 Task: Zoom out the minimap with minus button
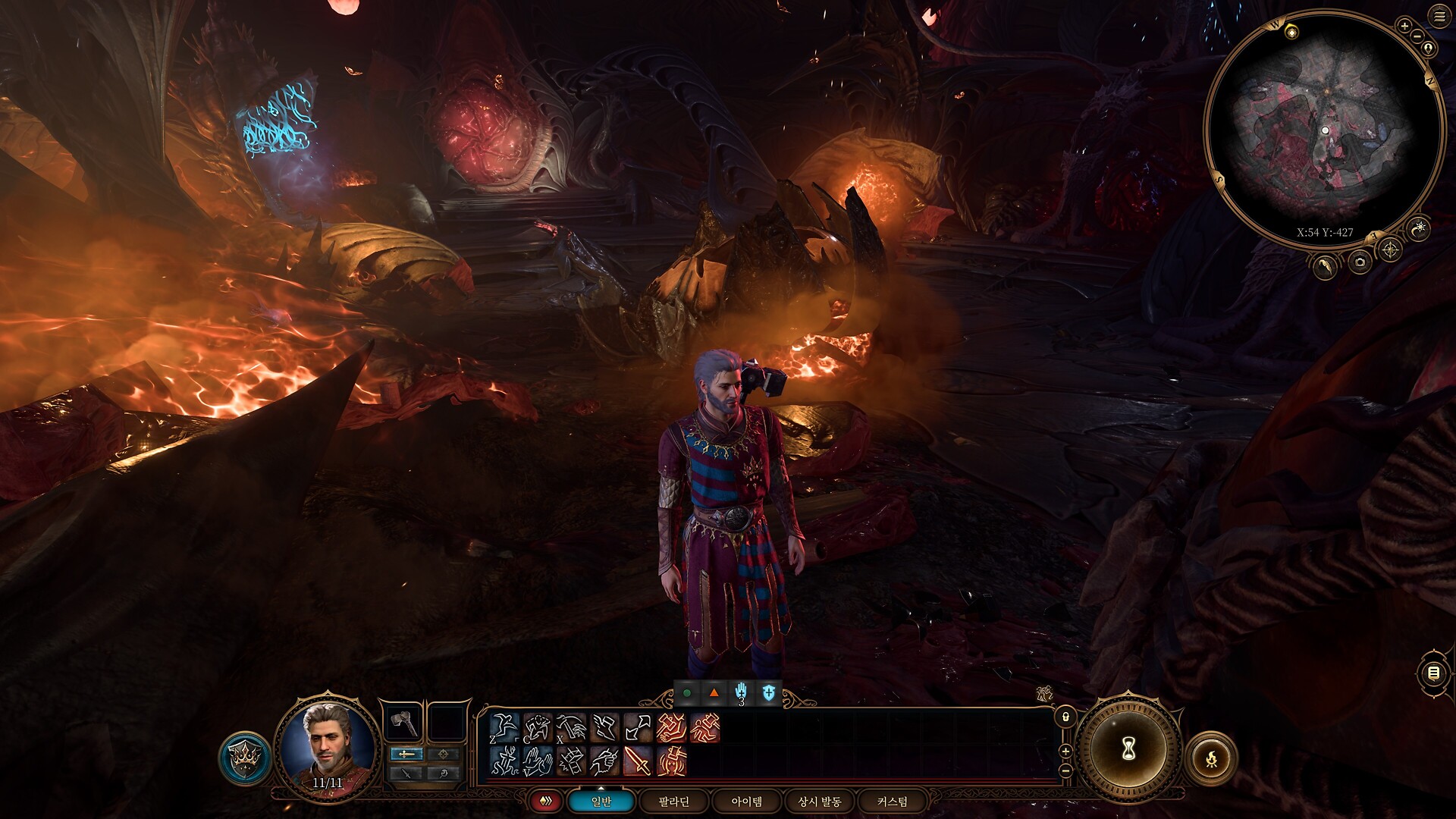coord(1417,36)
